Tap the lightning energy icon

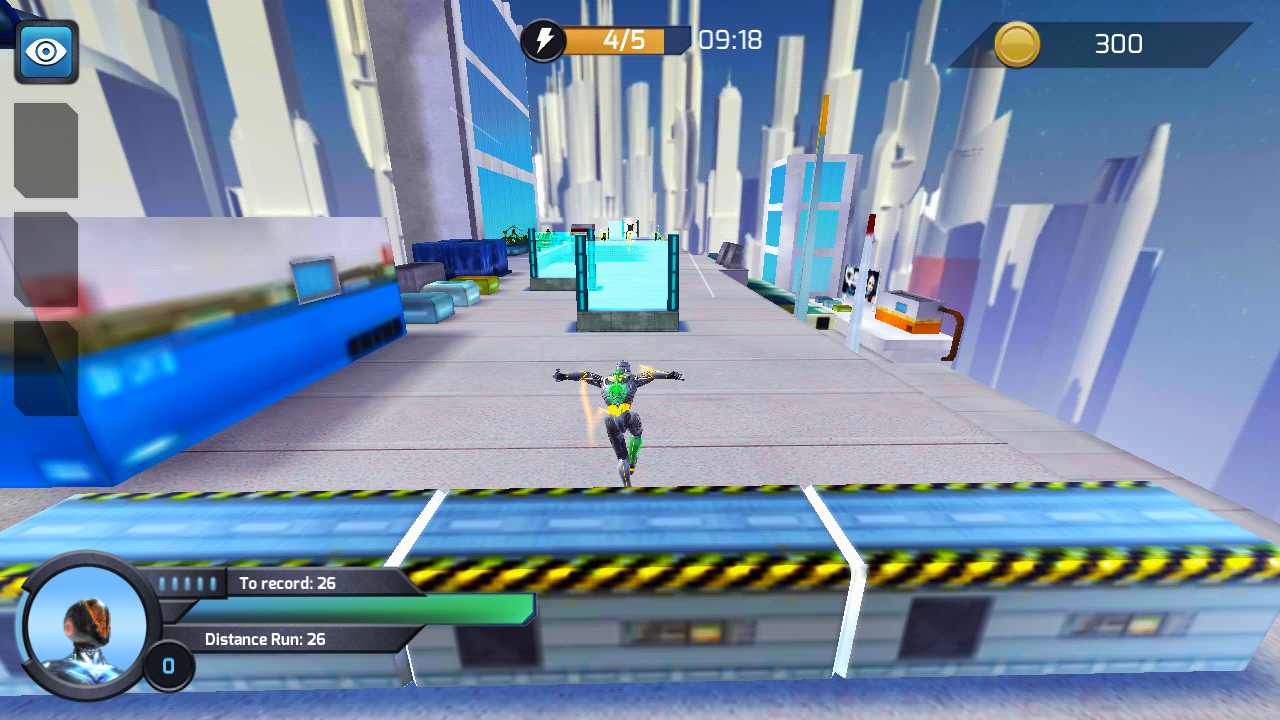tap(543, 41)
